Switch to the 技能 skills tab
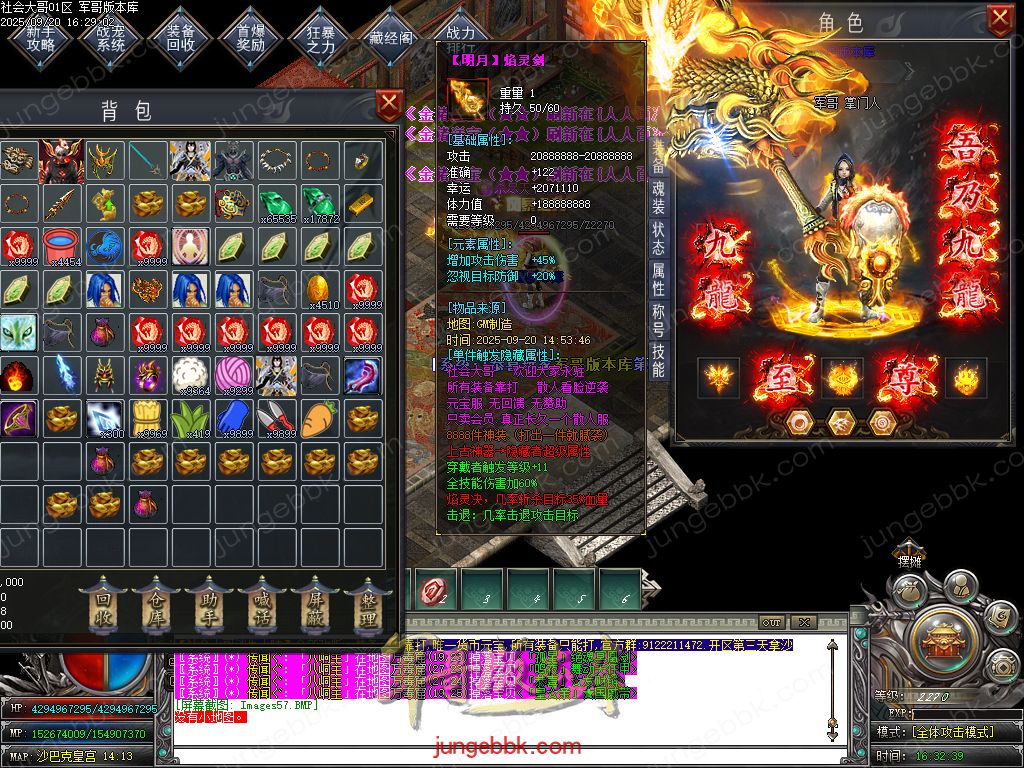This screenshot has height=768, width=1024. [x=658, y=360]
